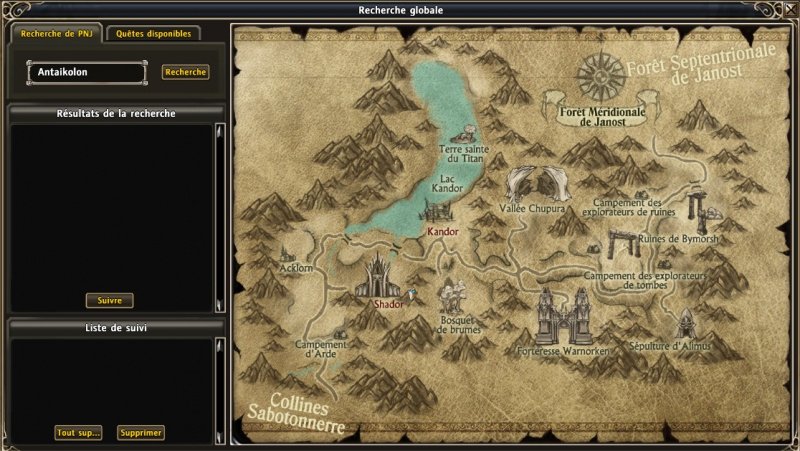
Task: Open the Quêtes disponibles tab
Action: (153, 33)
